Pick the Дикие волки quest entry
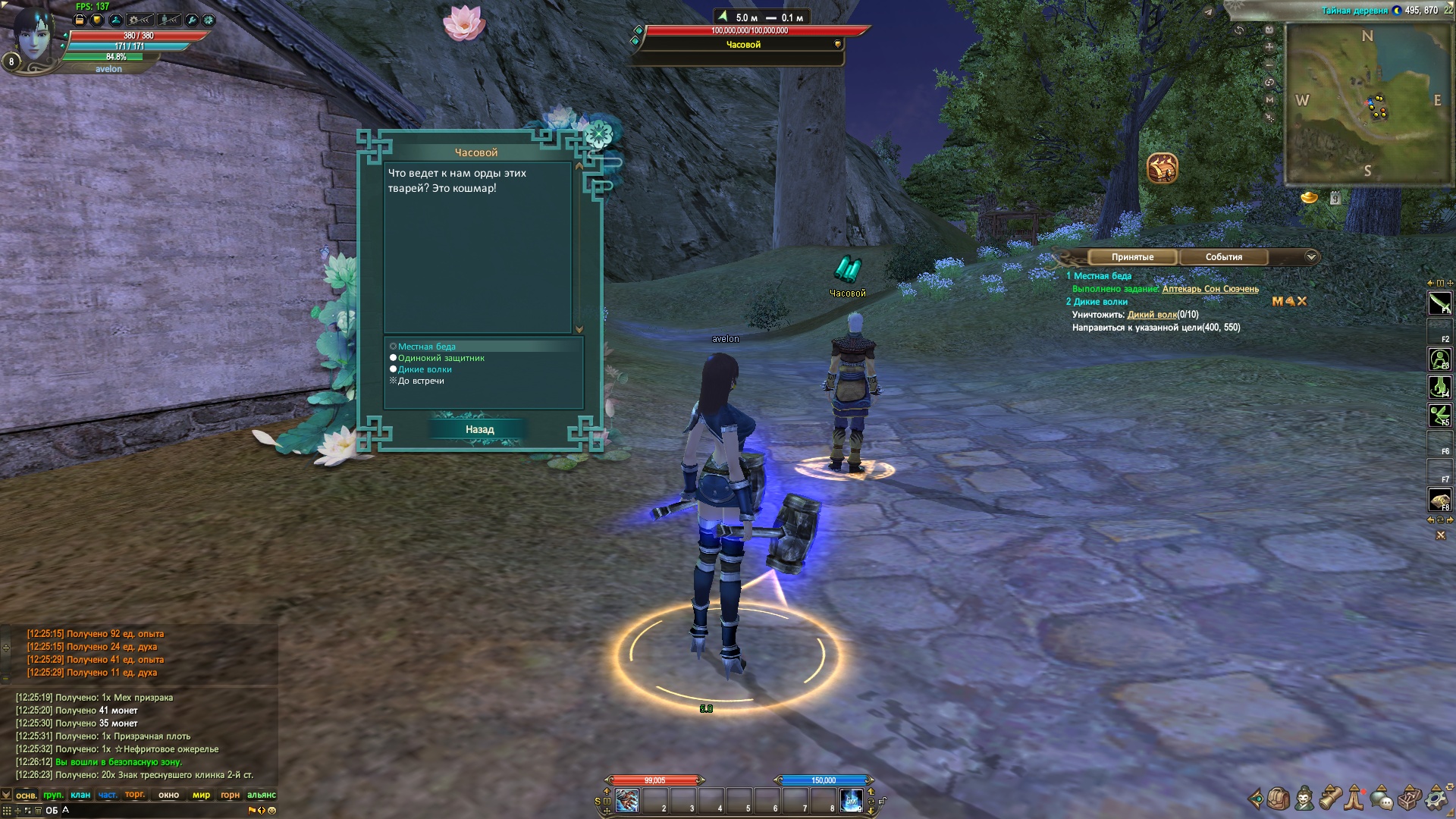 click(425, 369)
